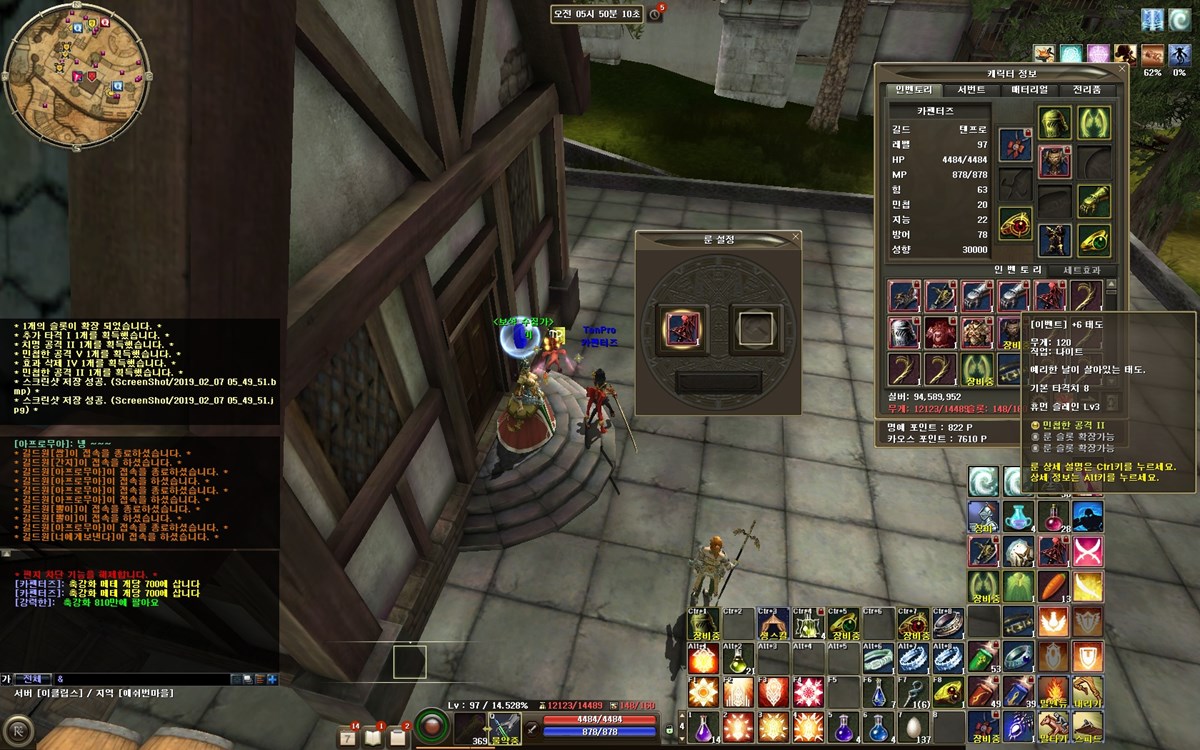
Task: Show the 전리품 tab
Action: pyautogui.click(x=1087, y=90)
